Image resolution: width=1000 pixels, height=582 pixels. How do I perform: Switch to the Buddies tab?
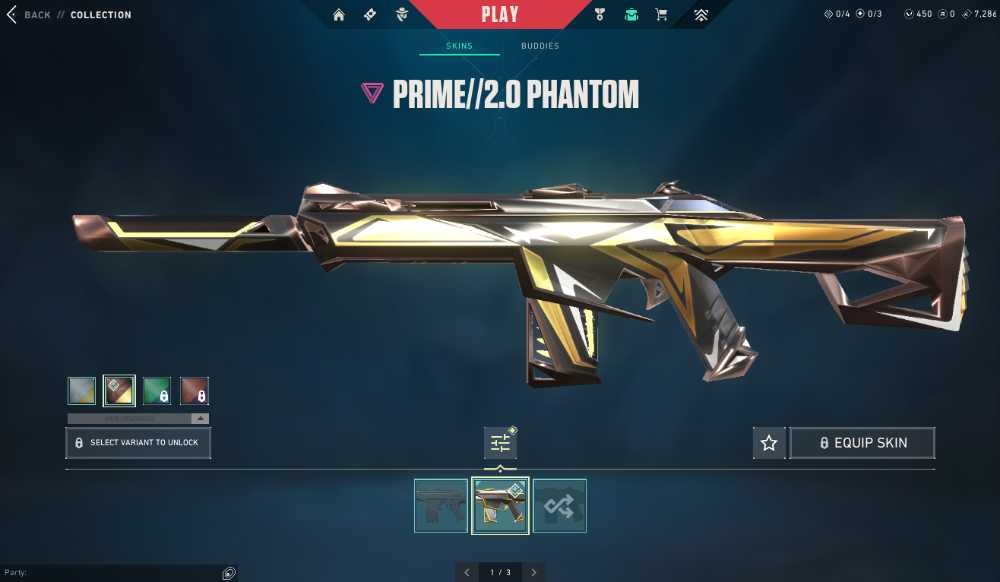[x=540, y=46]
